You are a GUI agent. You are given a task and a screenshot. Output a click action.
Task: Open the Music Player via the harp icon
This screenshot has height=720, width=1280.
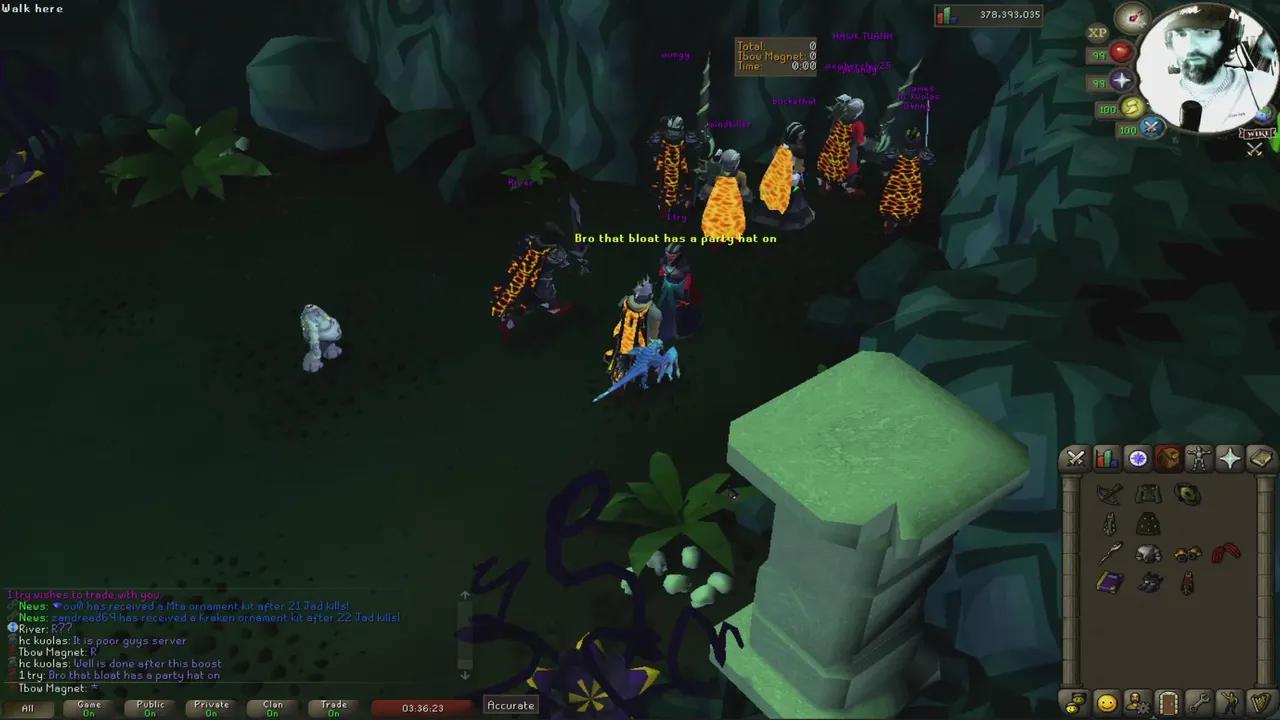coord(1260,702)
